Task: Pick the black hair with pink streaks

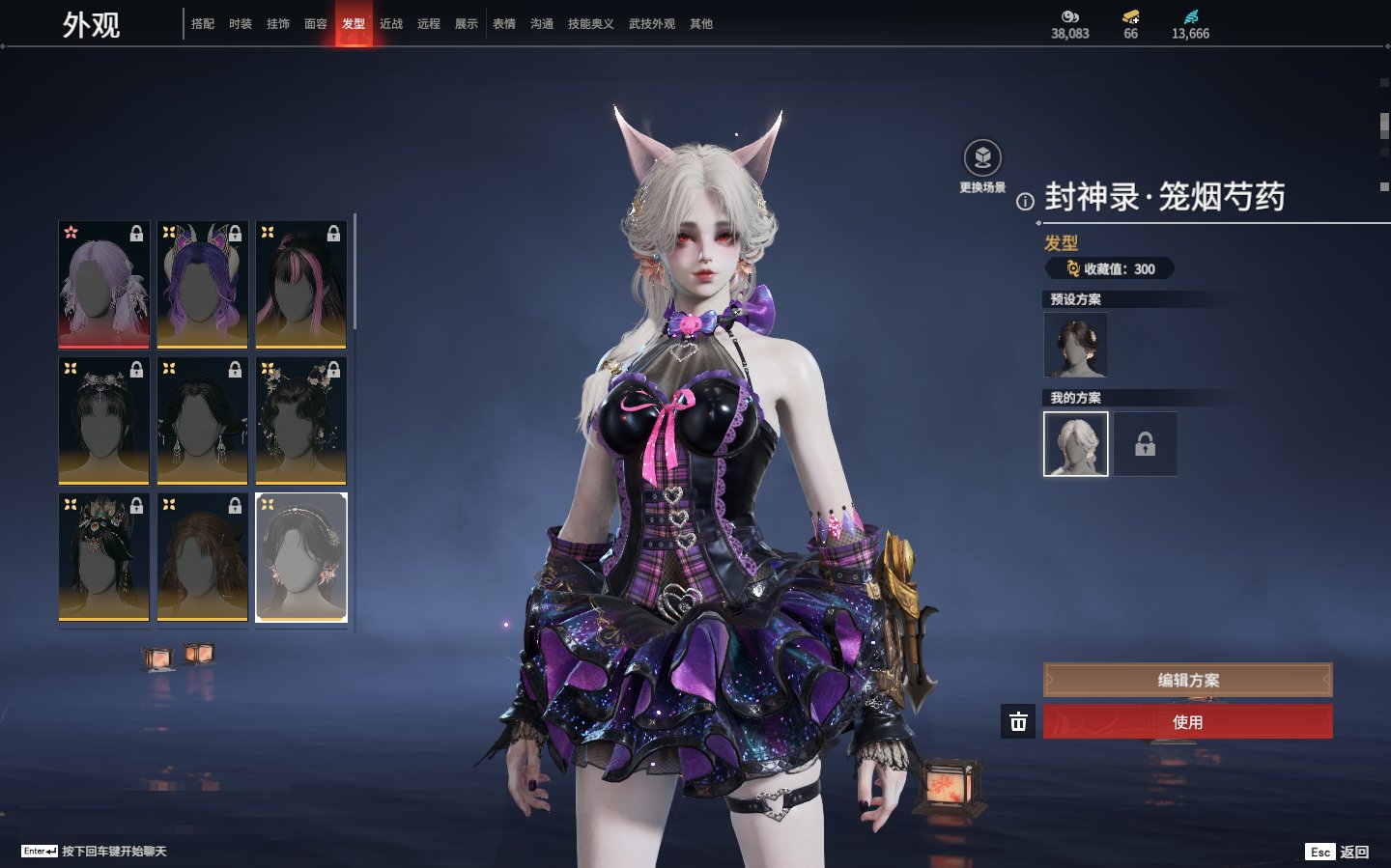Action: [301, 284]
